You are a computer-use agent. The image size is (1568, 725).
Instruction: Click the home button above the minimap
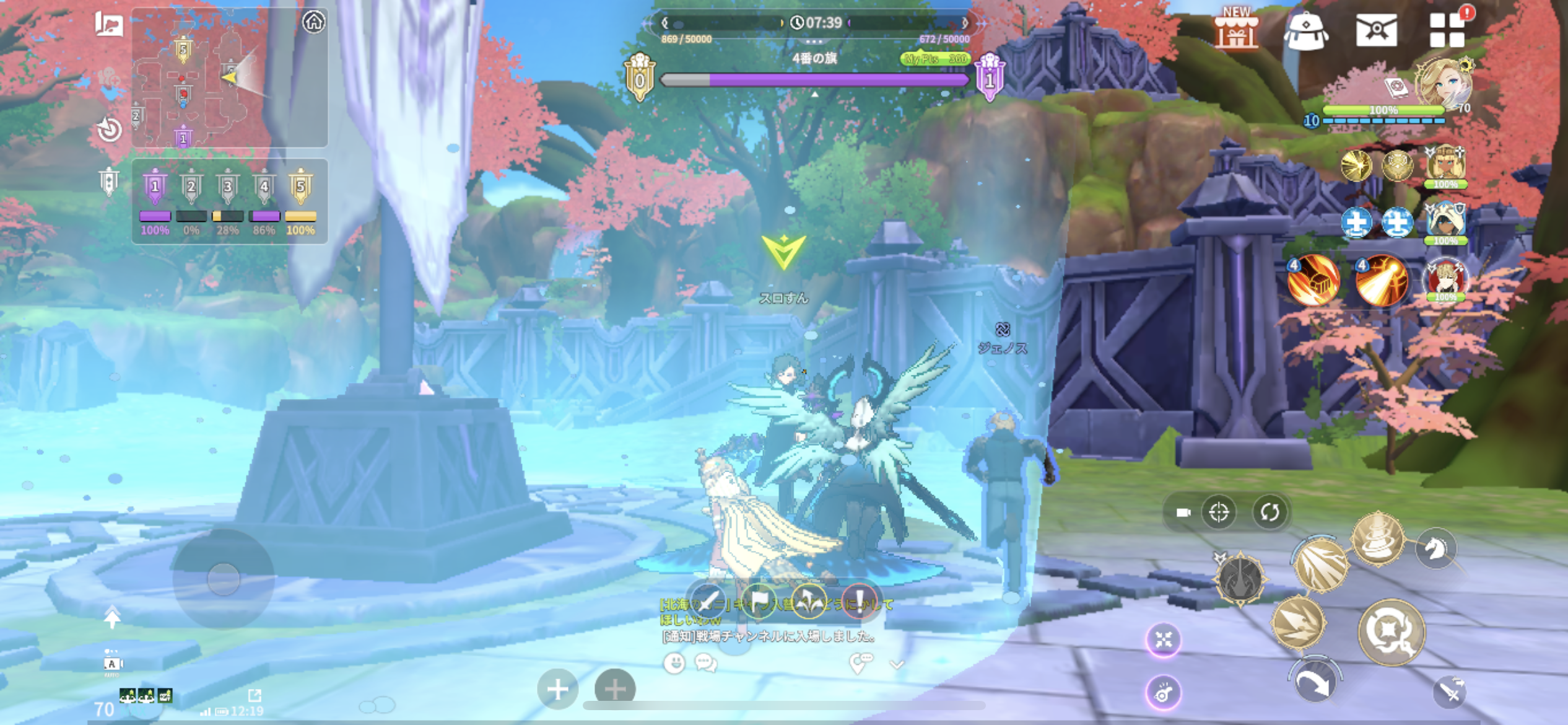point(314,22)
